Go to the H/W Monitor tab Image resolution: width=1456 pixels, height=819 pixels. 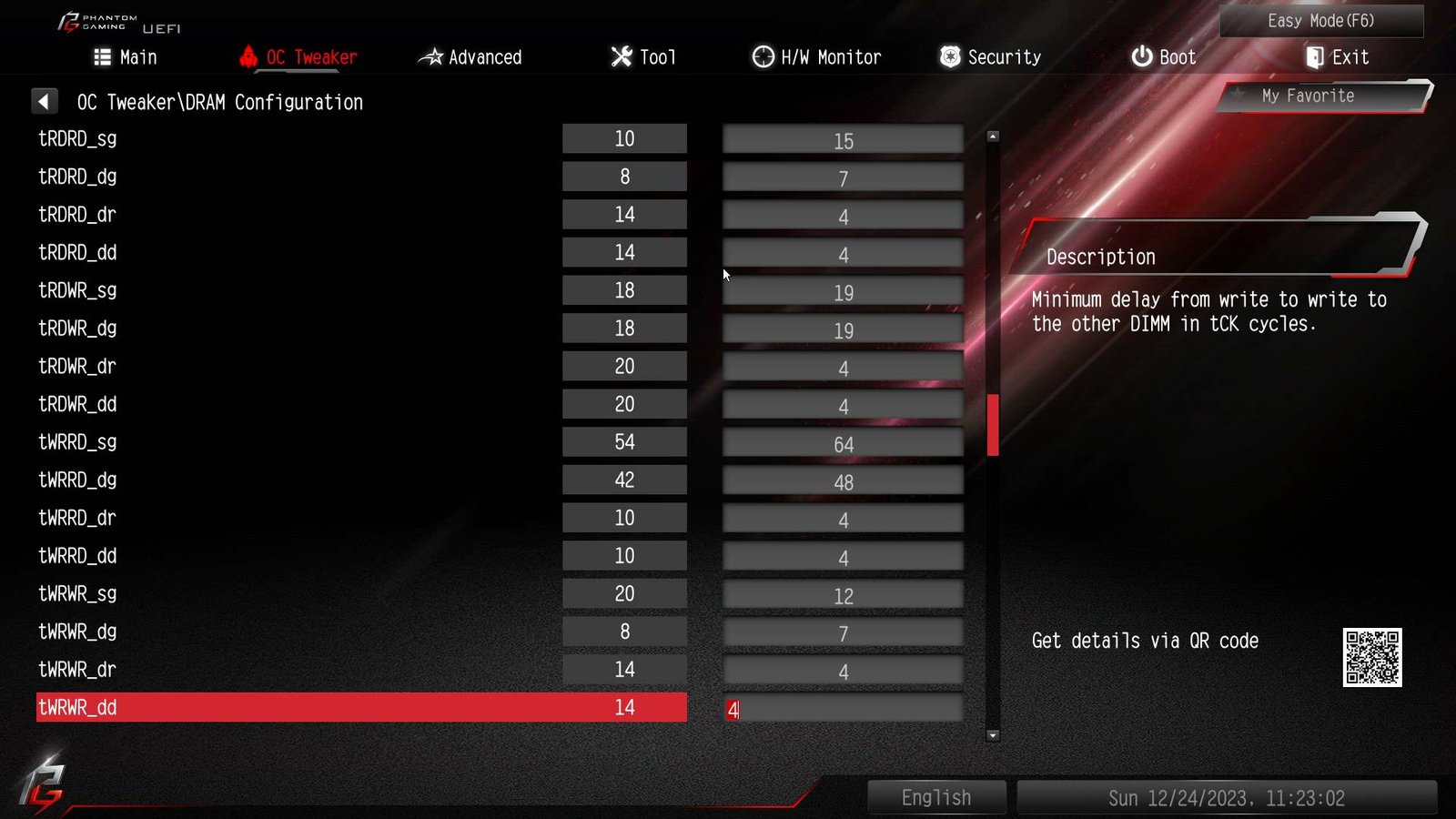coord(816,57)
